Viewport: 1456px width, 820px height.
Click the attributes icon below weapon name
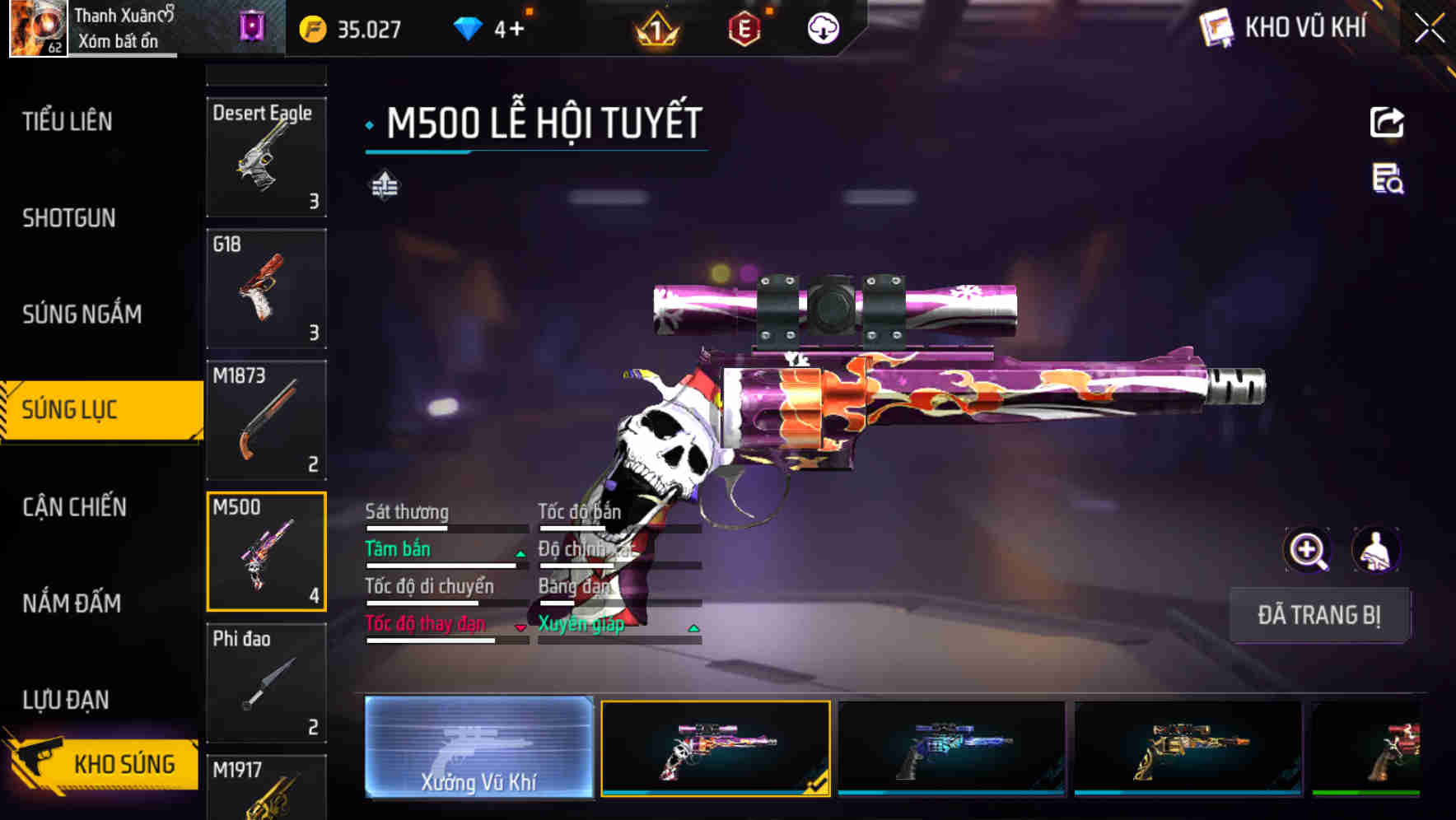click(384, 187)
